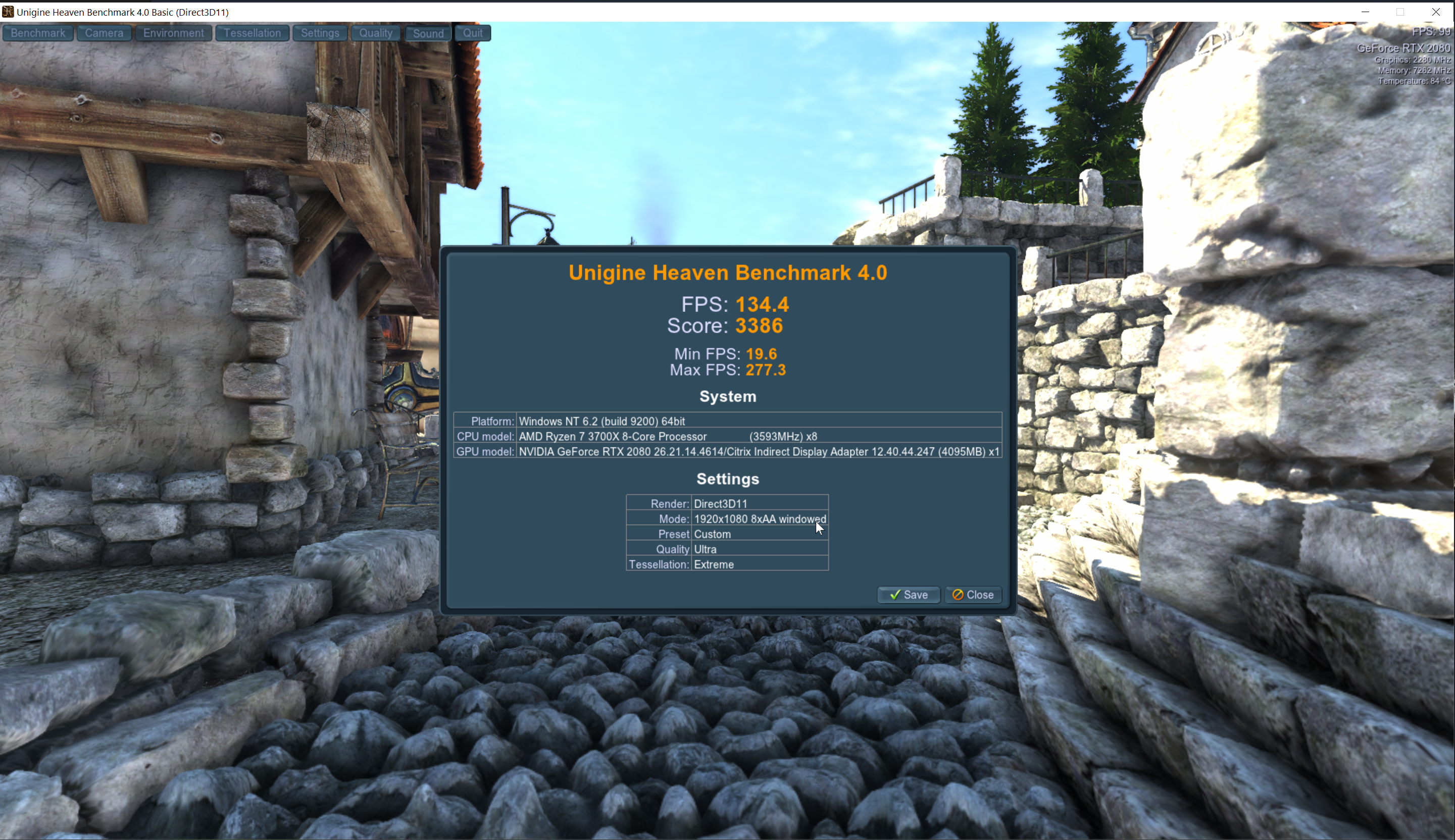Click the Close cancel icon in dialog
The image size is (1455, 840).
[x=958, y=594]
